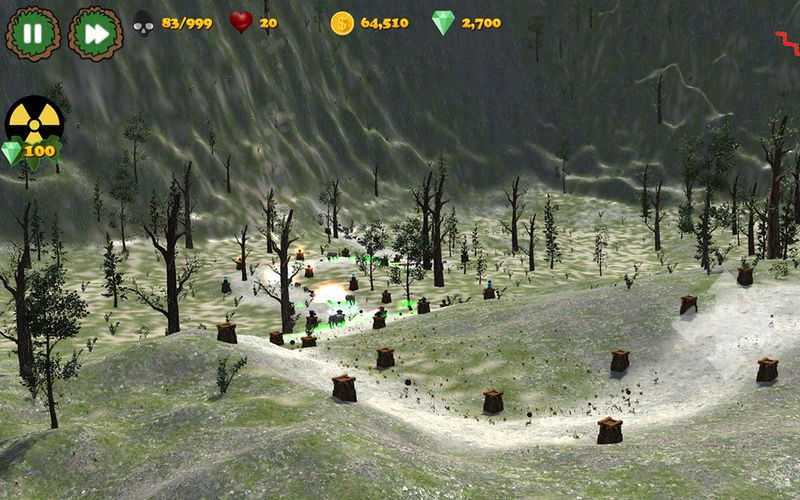The height and width of the screenshot is (500, 800).
Task: Activate fast-forward speed
Action: 95,32
